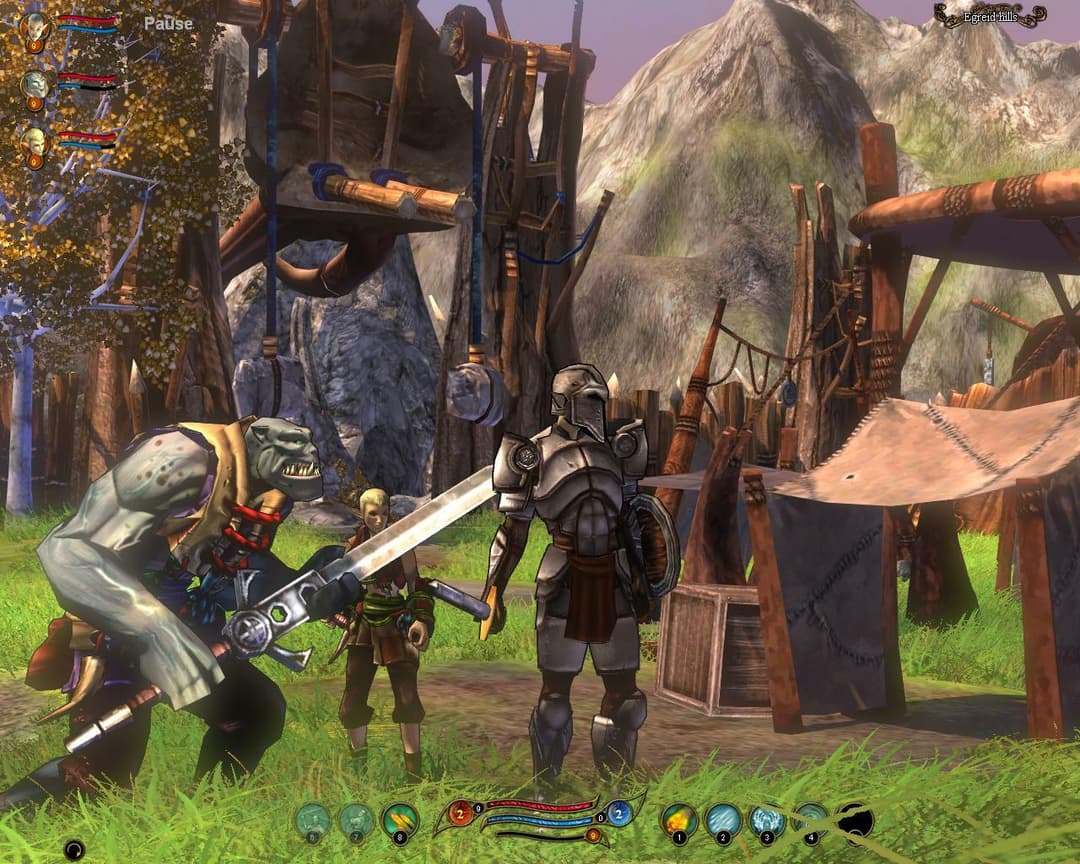Choose the faded ability in slot 6
Image resolution: width=1080 pixels, height=864 pixels.
click(313, 822)
